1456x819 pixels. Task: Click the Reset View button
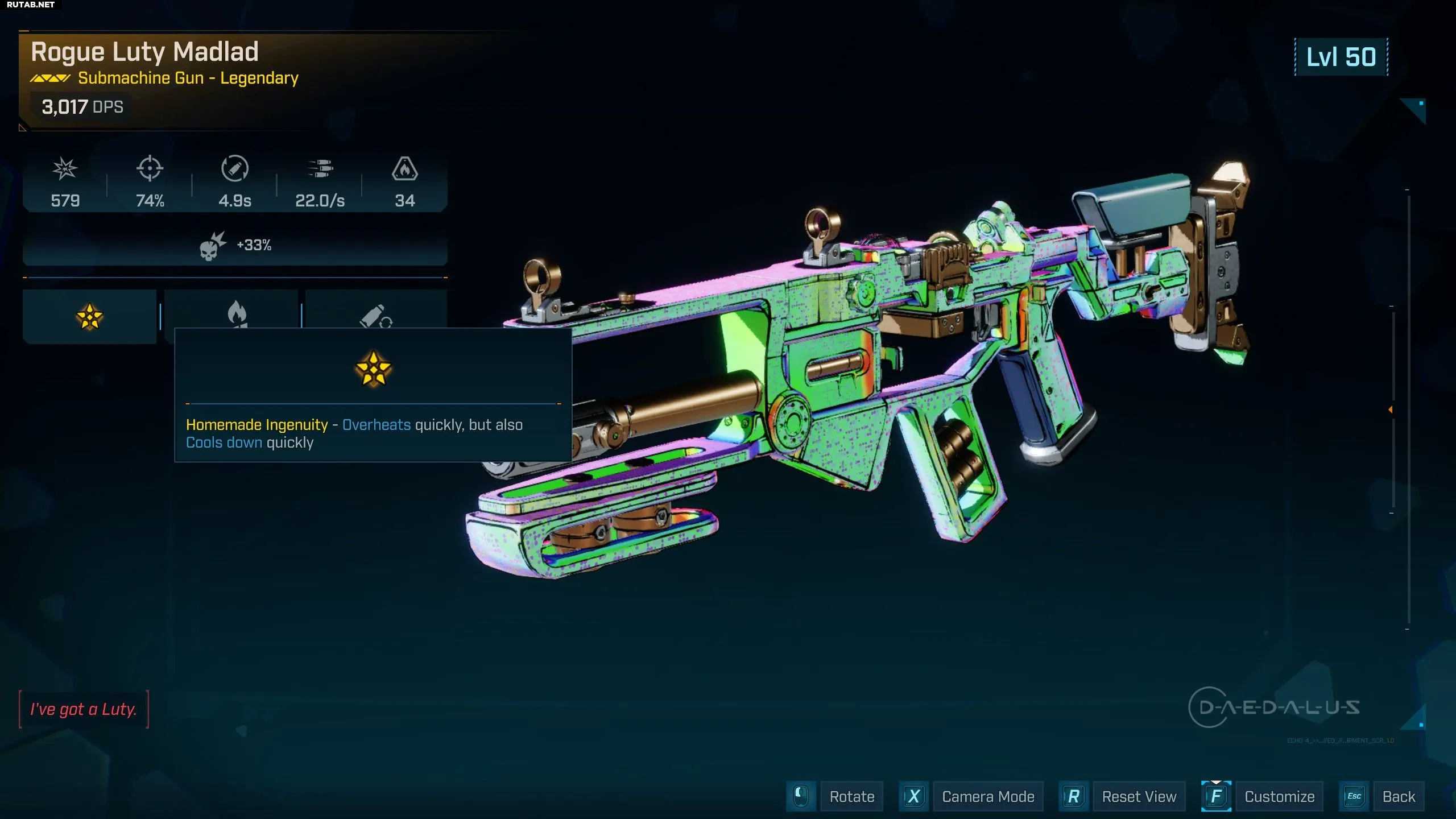(x=1139, y=796)
